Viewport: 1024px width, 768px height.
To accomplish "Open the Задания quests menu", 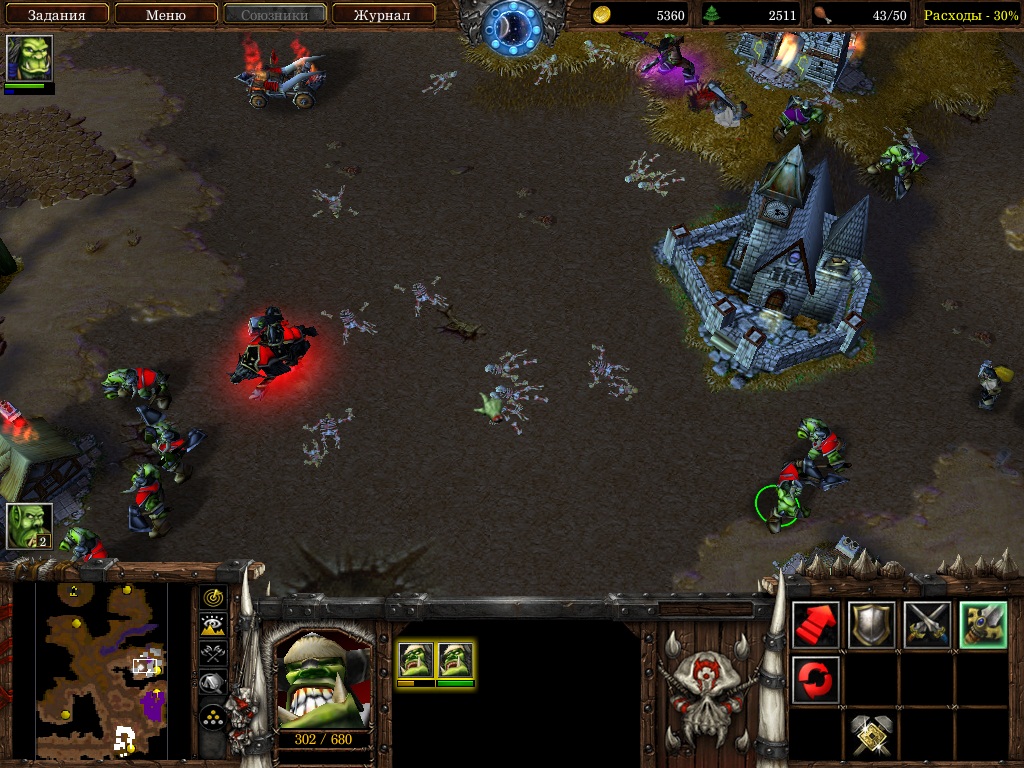I will click(55, 15).
